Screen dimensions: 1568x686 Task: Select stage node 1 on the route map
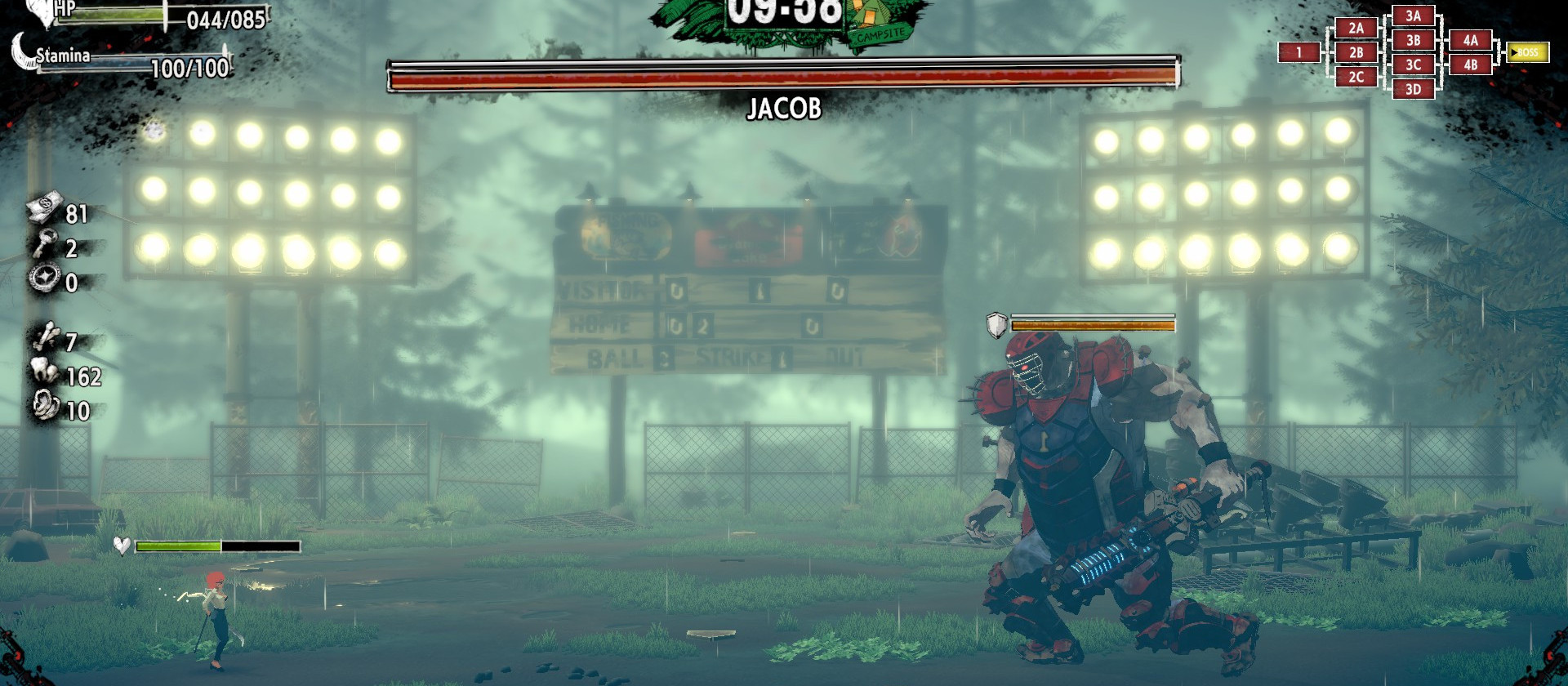click(1299, 53)
